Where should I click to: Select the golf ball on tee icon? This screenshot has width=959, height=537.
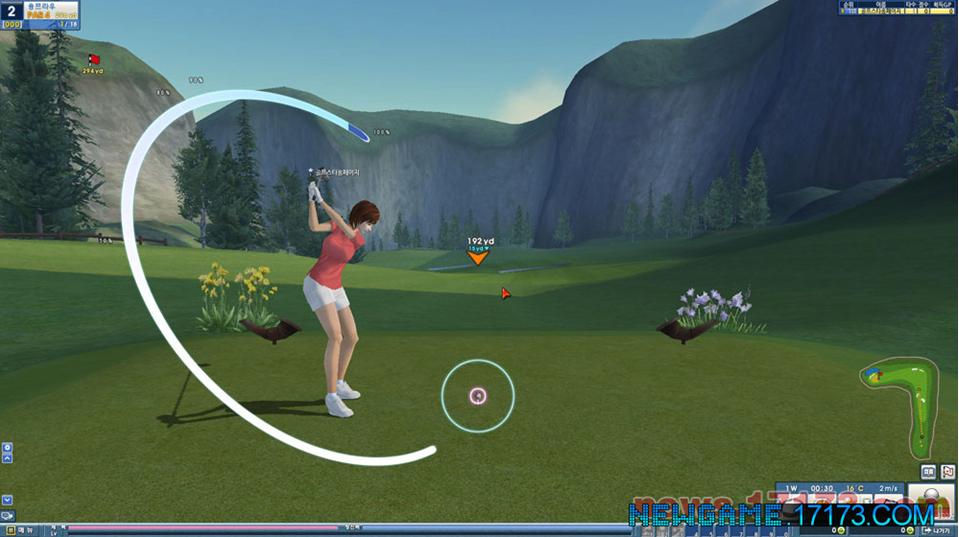click(x=931, y=497)
